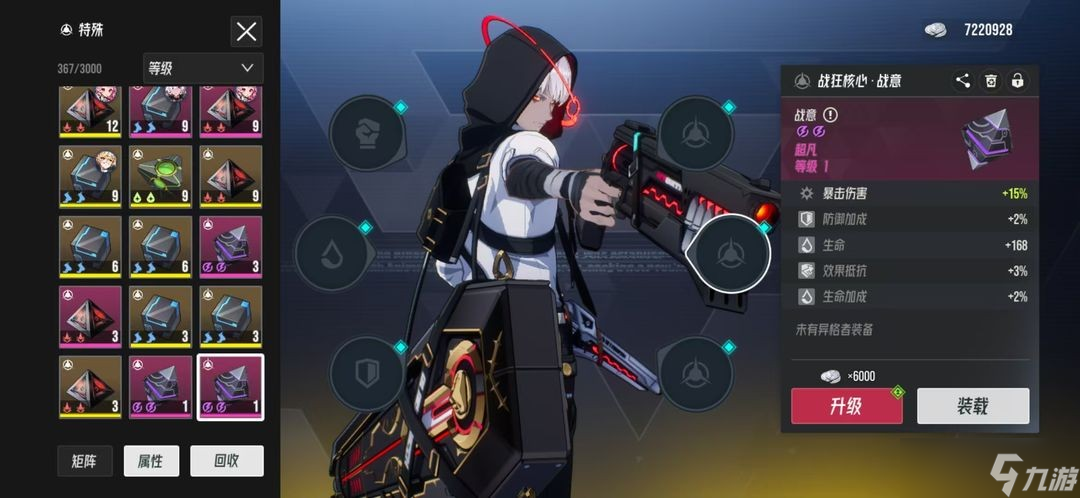Screen dimensions: 1080x498
Task: Show the 属性 attributes view
Action: click(150, 460)
